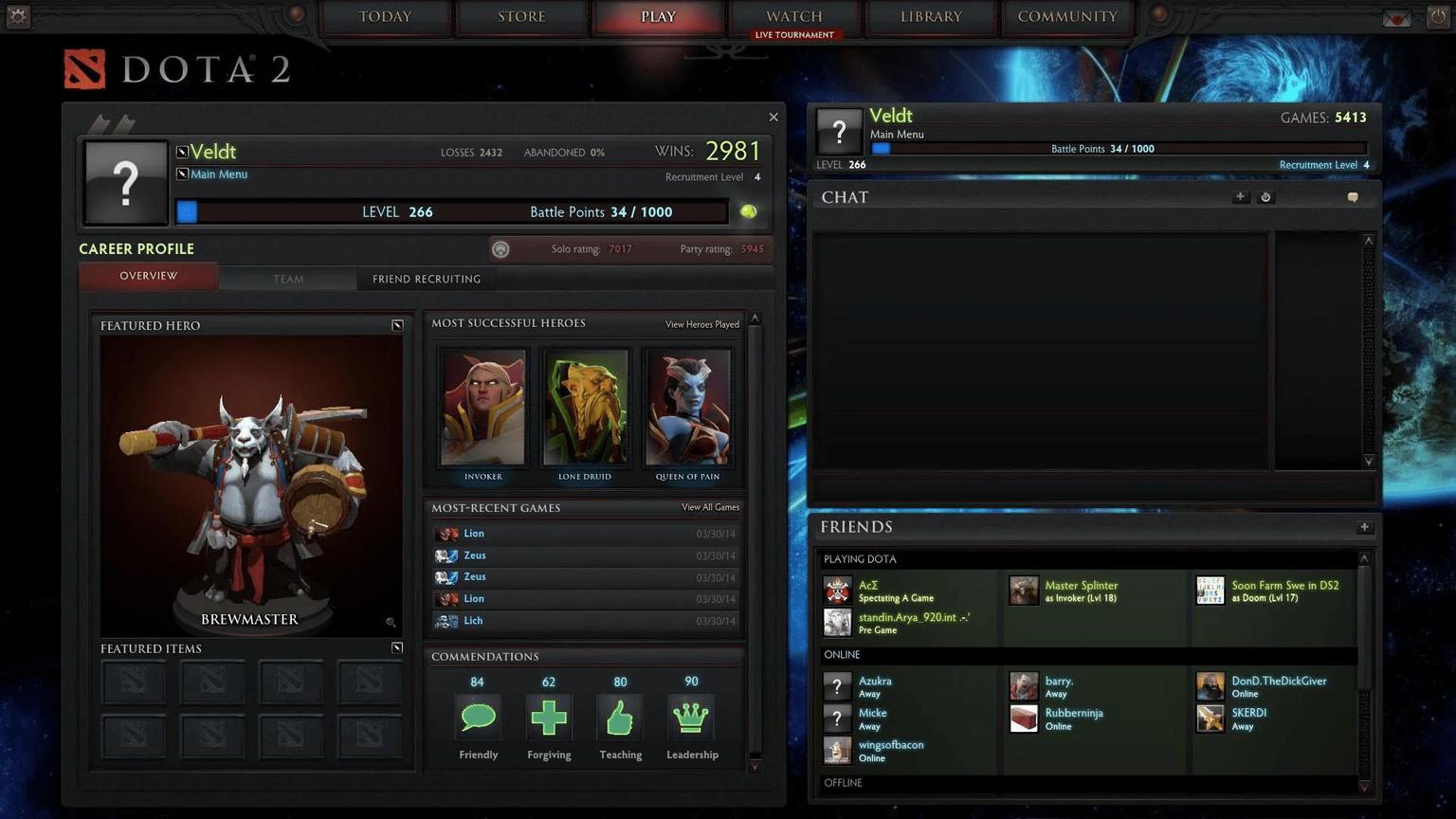Add a friend using the Friends panel plus icon
1456x819 pixels.
[x=1364, y=526]
